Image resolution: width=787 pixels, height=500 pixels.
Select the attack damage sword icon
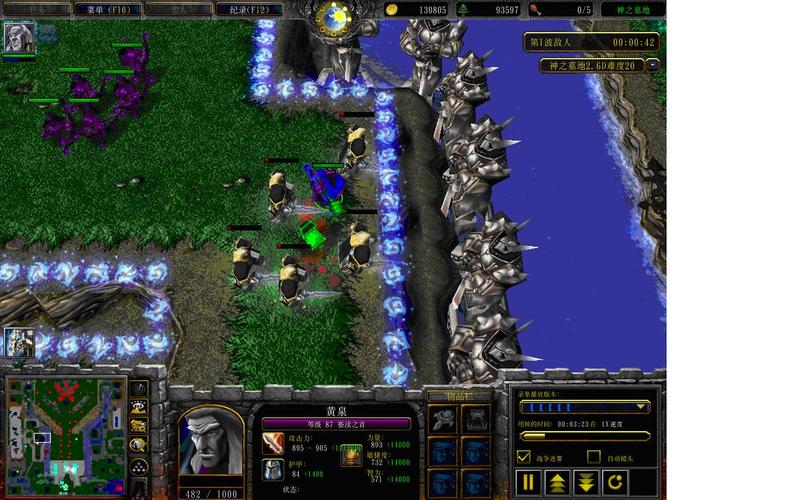point(272,442)
